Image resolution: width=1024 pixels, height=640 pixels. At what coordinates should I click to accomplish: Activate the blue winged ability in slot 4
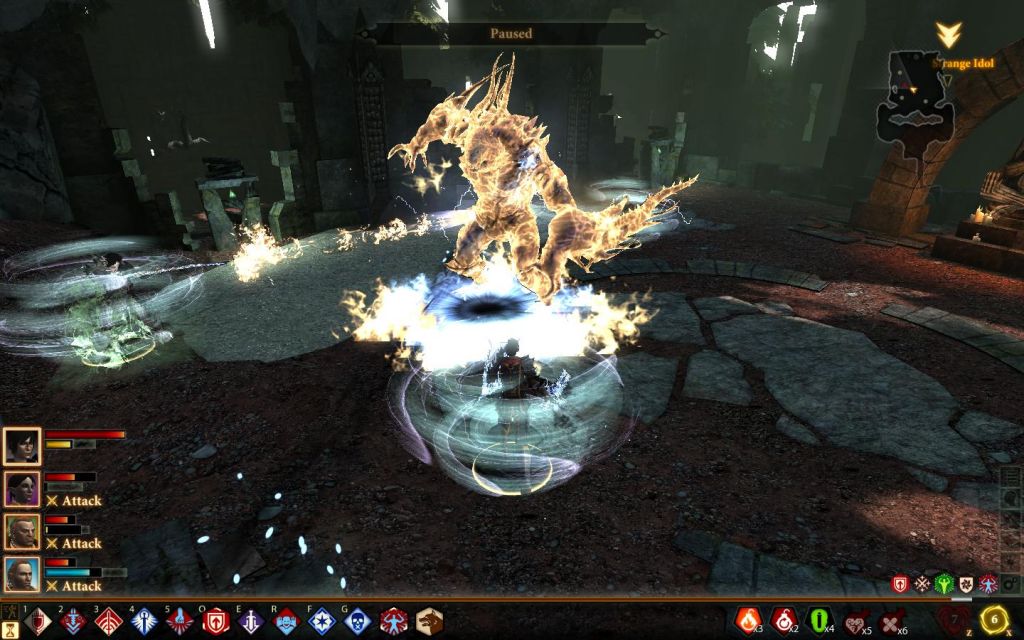pyautogui.click(x=144, y=622)
